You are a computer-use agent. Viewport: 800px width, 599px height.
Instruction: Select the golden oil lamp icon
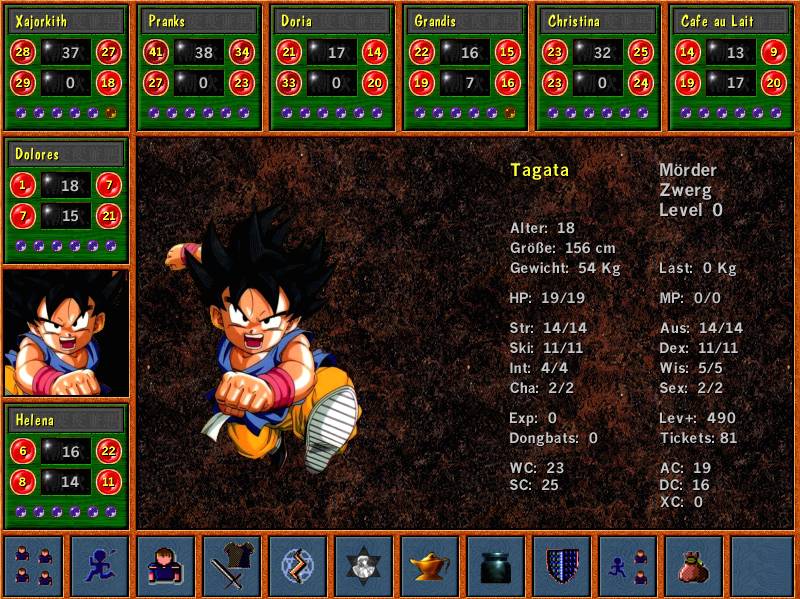430,566
